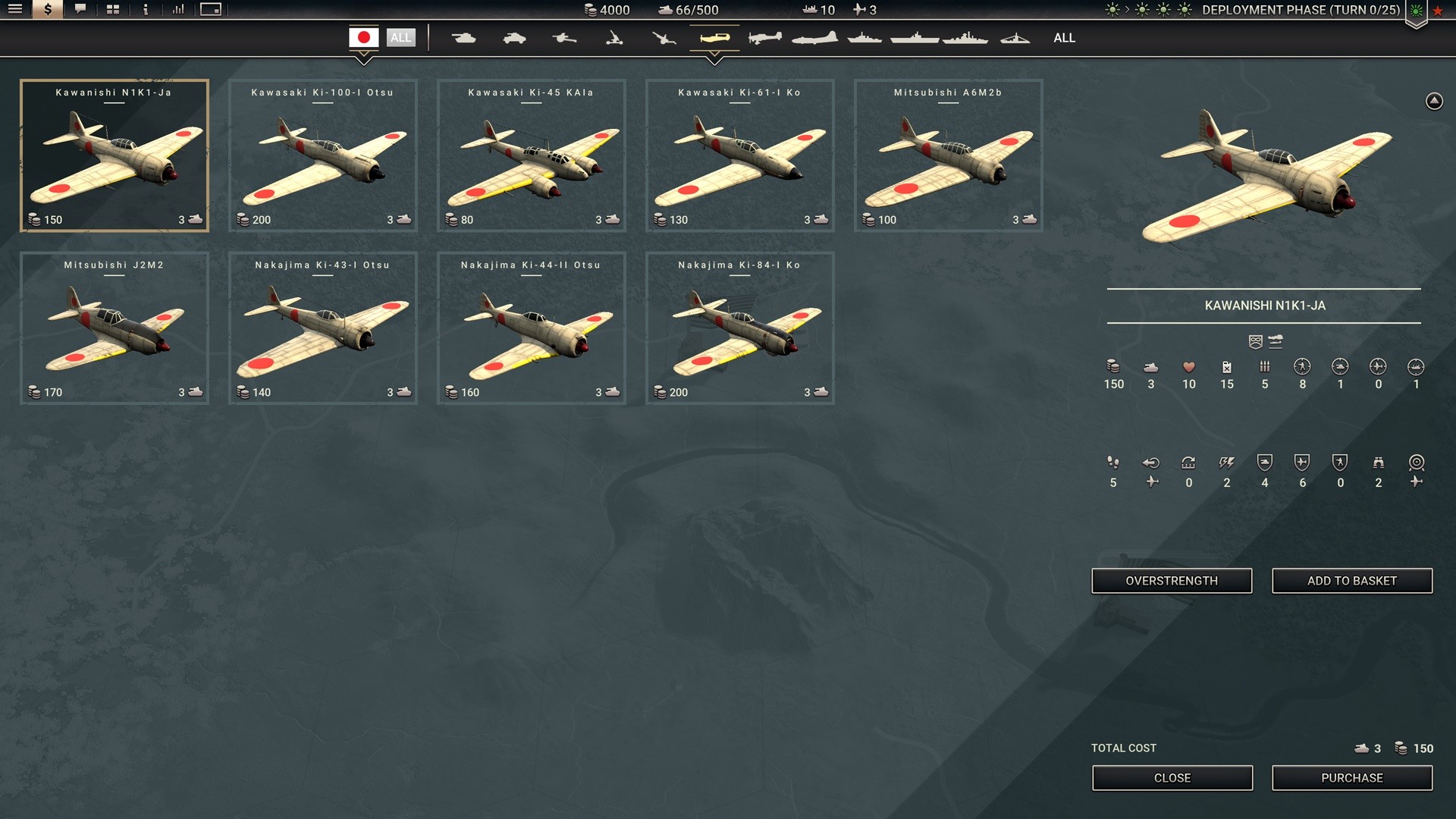This screenshot has height=819, width=1456.
Task: Select the submarine unit filter icon
Action: click(x=1016, y=36)
